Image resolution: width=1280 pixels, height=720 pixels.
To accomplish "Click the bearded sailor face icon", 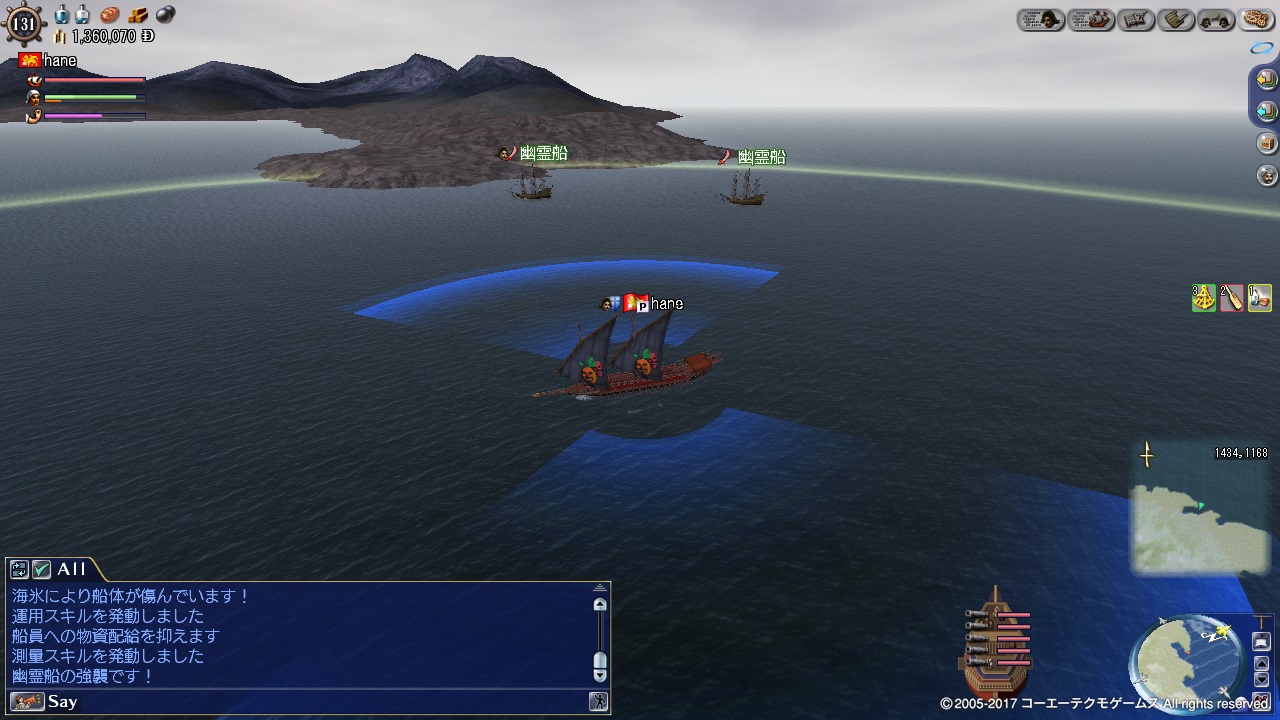I will coord(1266,175).
